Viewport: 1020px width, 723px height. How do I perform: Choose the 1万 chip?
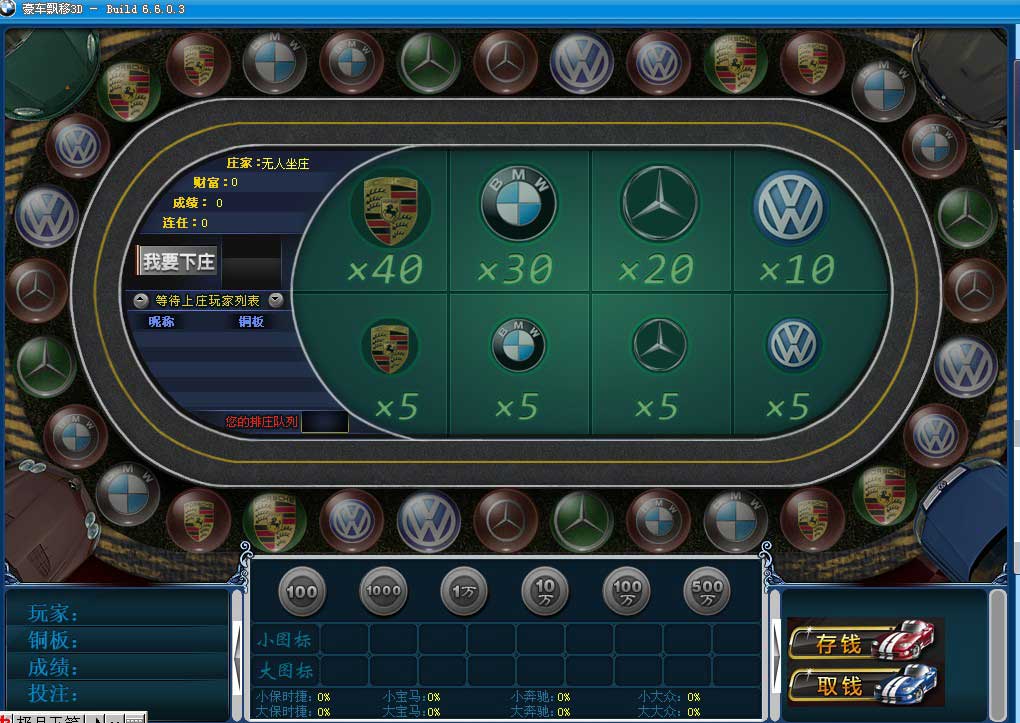tap(464, 591)
